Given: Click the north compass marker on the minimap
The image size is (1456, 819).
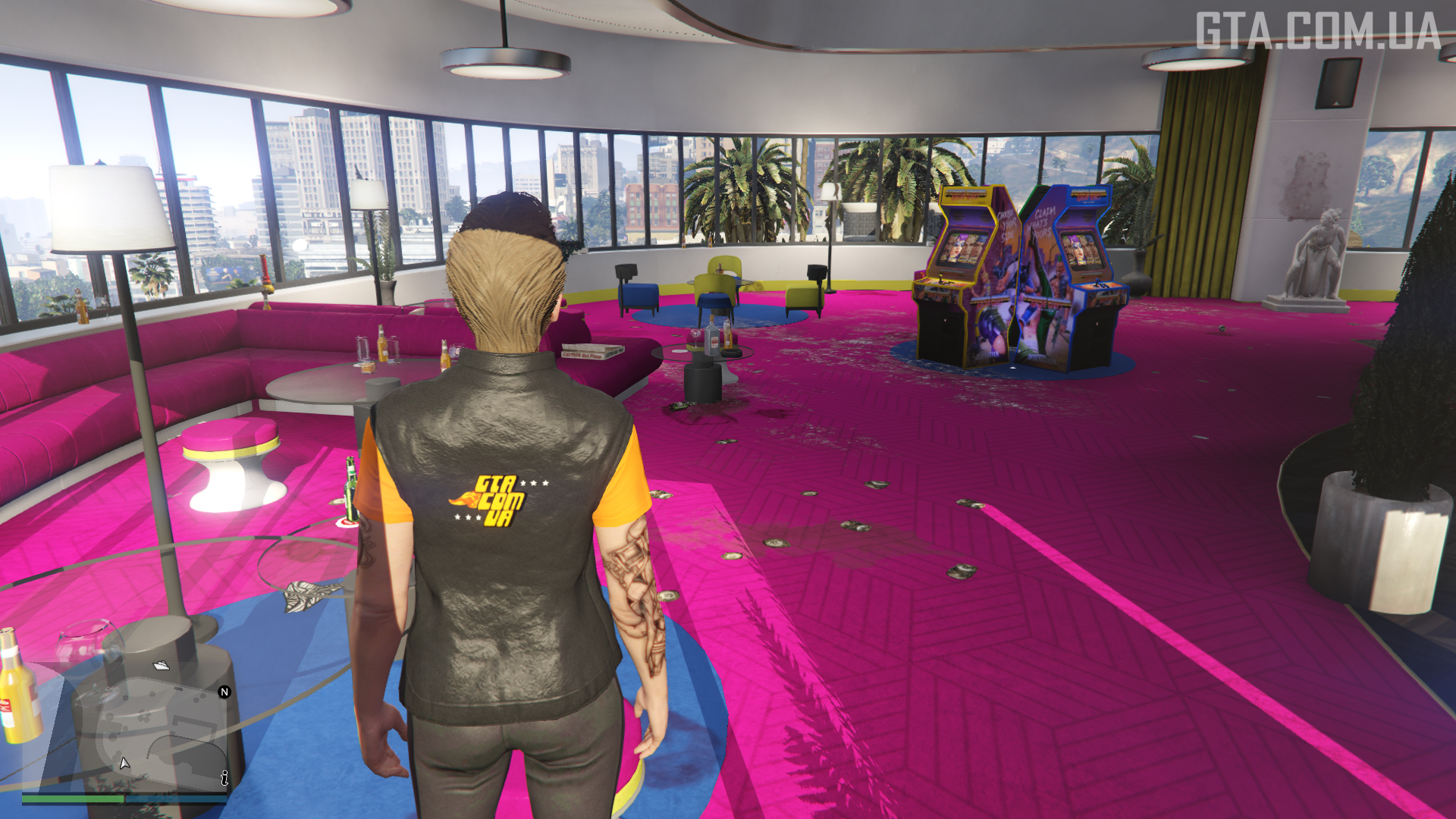Looking at the screenshot, I should (224, 692).
